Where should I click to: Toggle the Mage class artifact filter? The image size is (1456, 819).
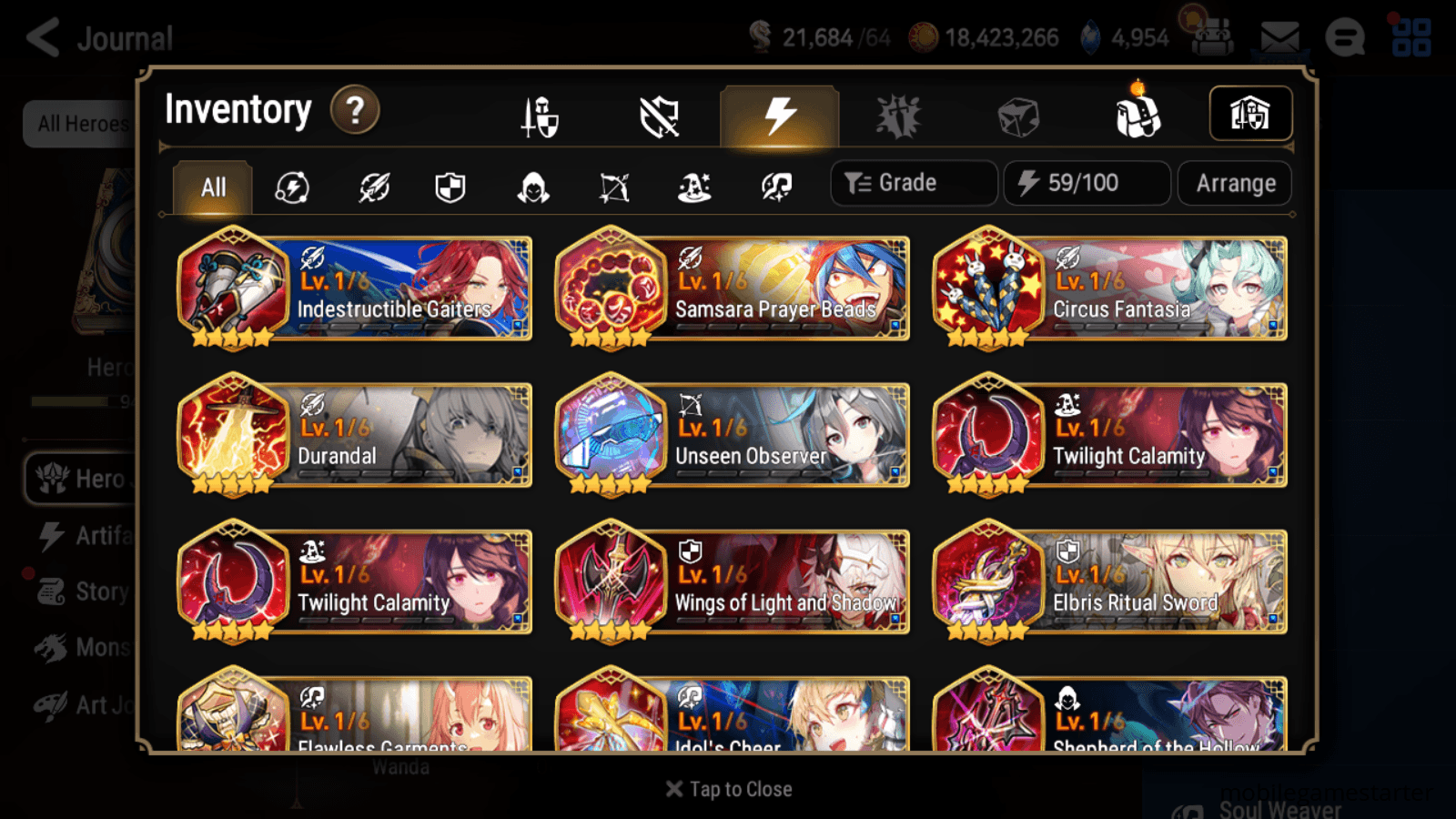pyautogui.click(x=694, y=187)
